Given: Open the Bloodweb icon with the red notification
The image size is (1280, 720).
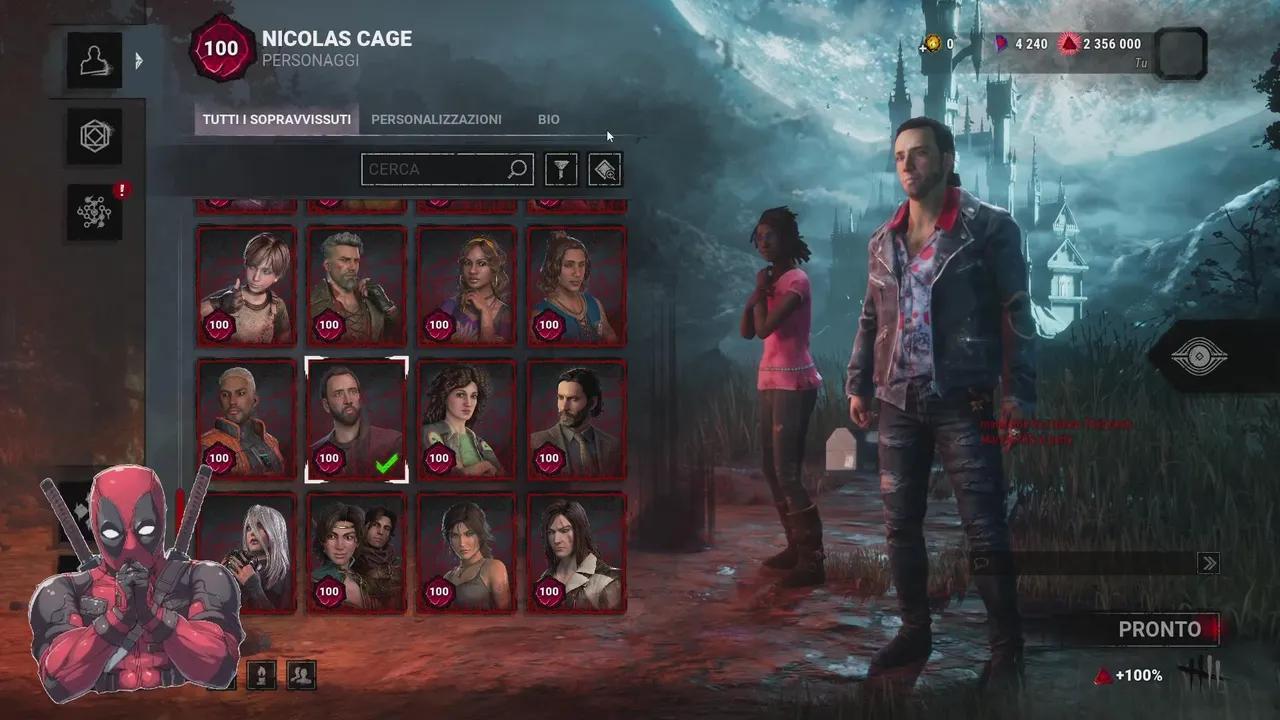Looking at the screenshot, I should tap(94, 212).
